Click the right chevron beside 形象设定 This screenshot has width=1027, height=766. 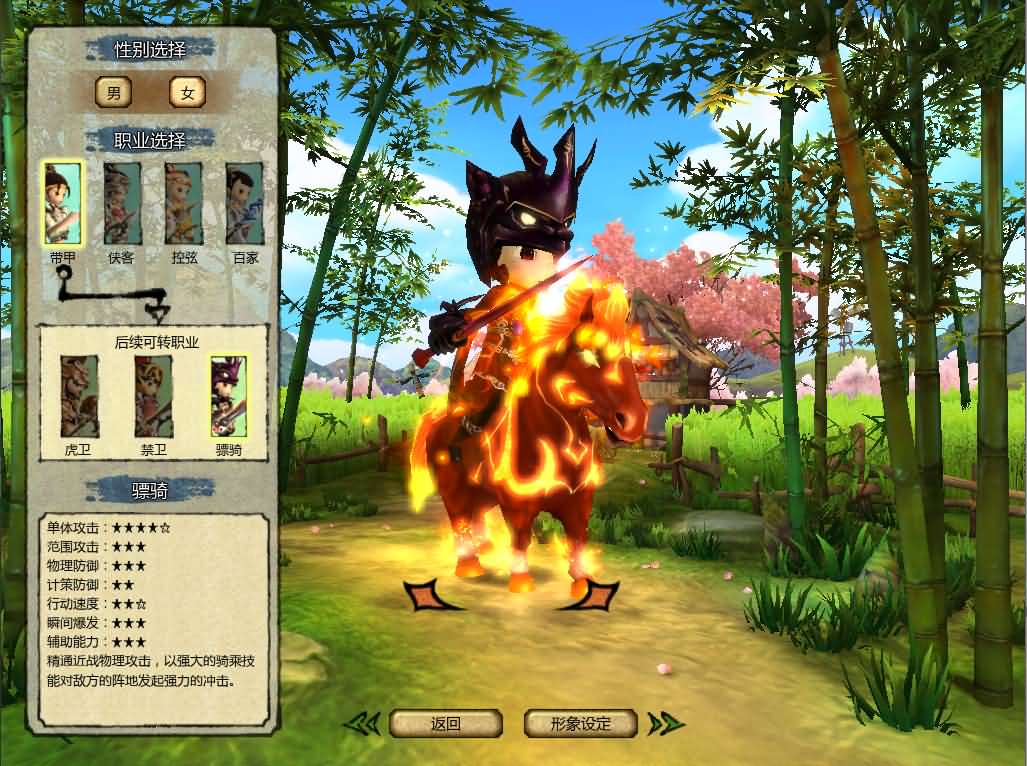point(665,723)
